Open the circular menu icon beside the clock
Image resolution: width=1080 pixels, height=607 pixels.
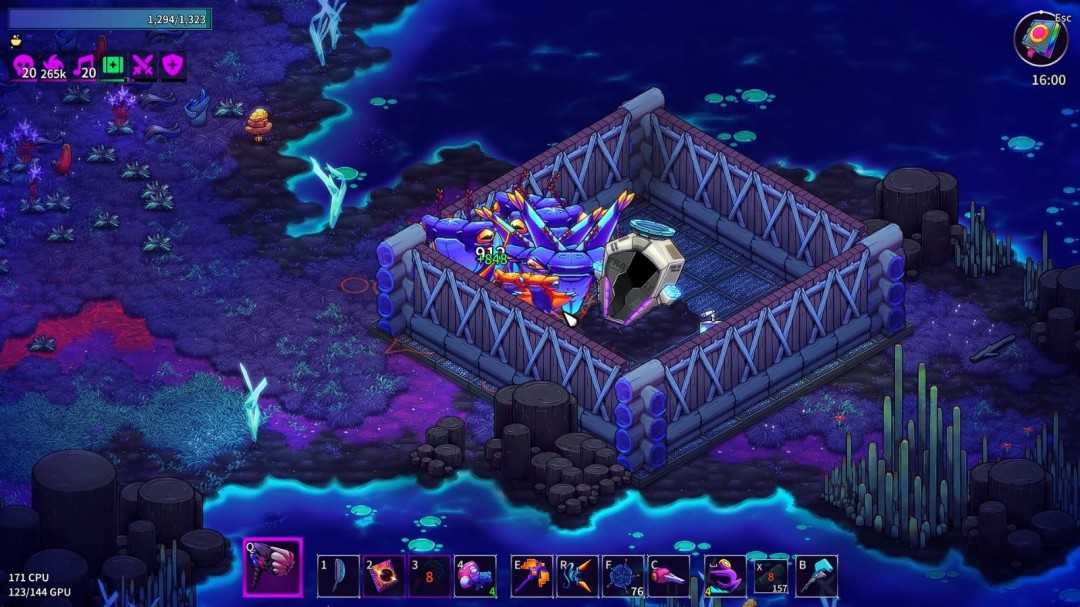tap(1040, 40)
